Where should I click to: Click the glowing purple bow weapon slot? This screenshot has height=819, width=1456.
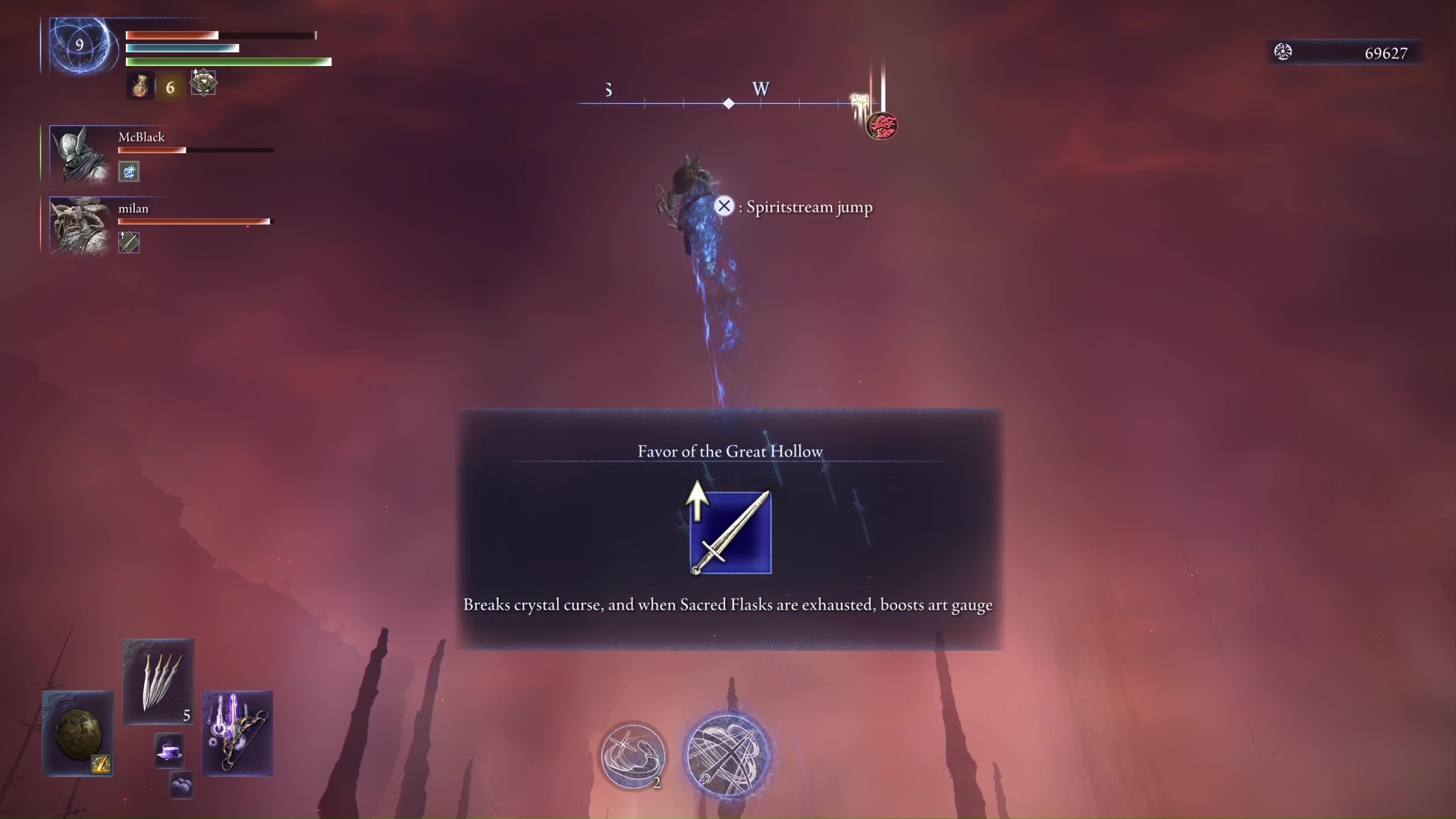tap(237, 734)
